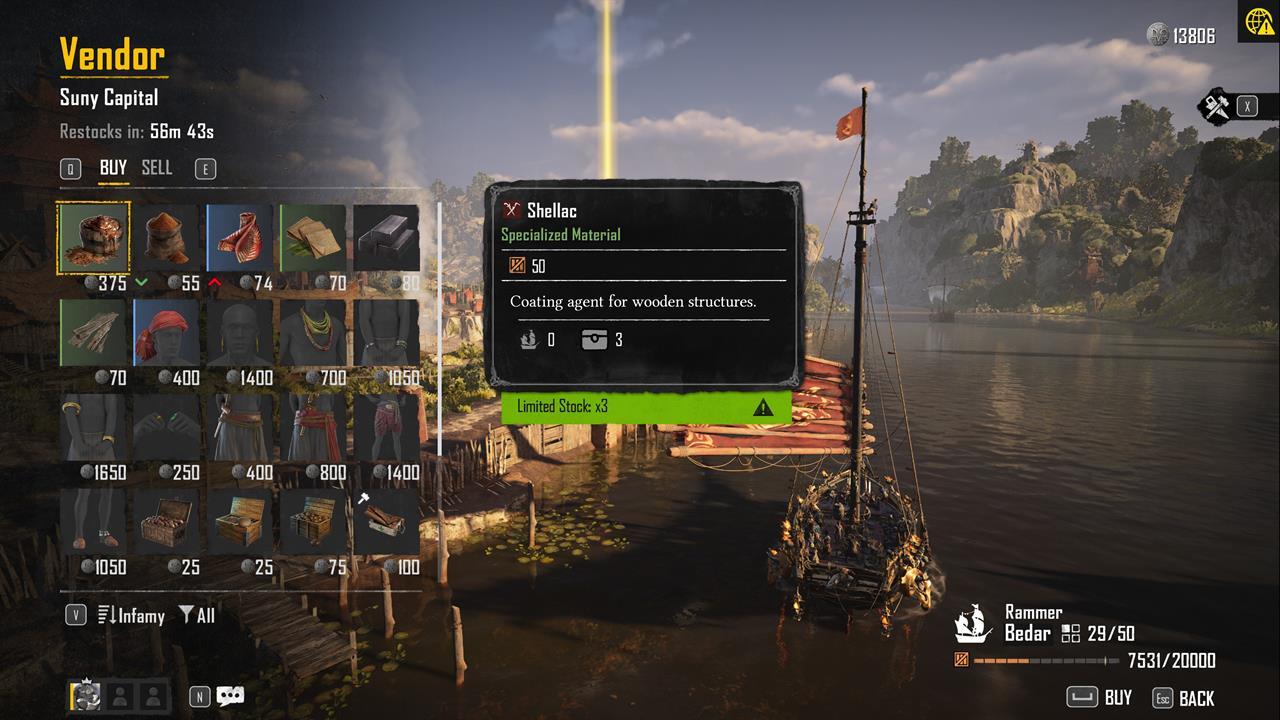Open the All filter
This screenshot has height=720, width=1280.
click(197, 615)
